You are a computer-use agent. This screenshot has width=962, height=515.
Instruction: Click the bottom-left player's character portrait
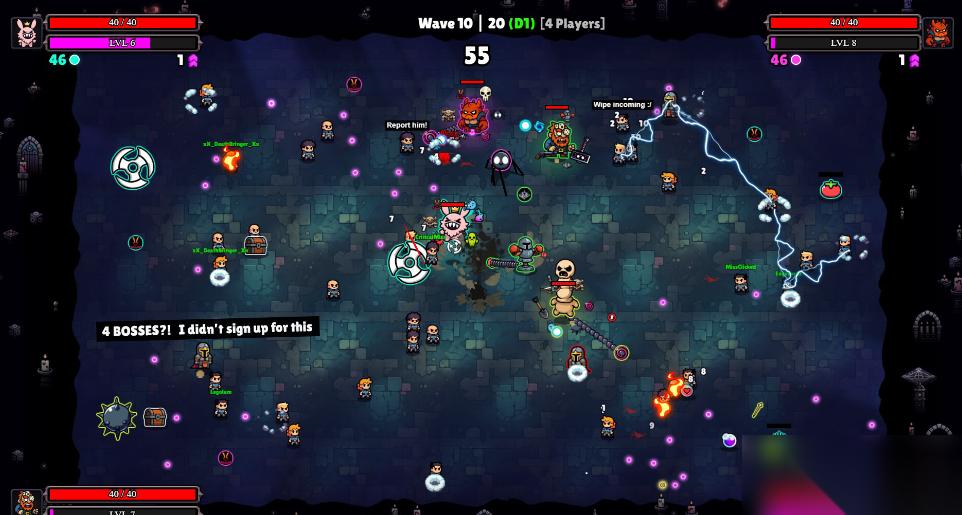[x=27, y=503]
